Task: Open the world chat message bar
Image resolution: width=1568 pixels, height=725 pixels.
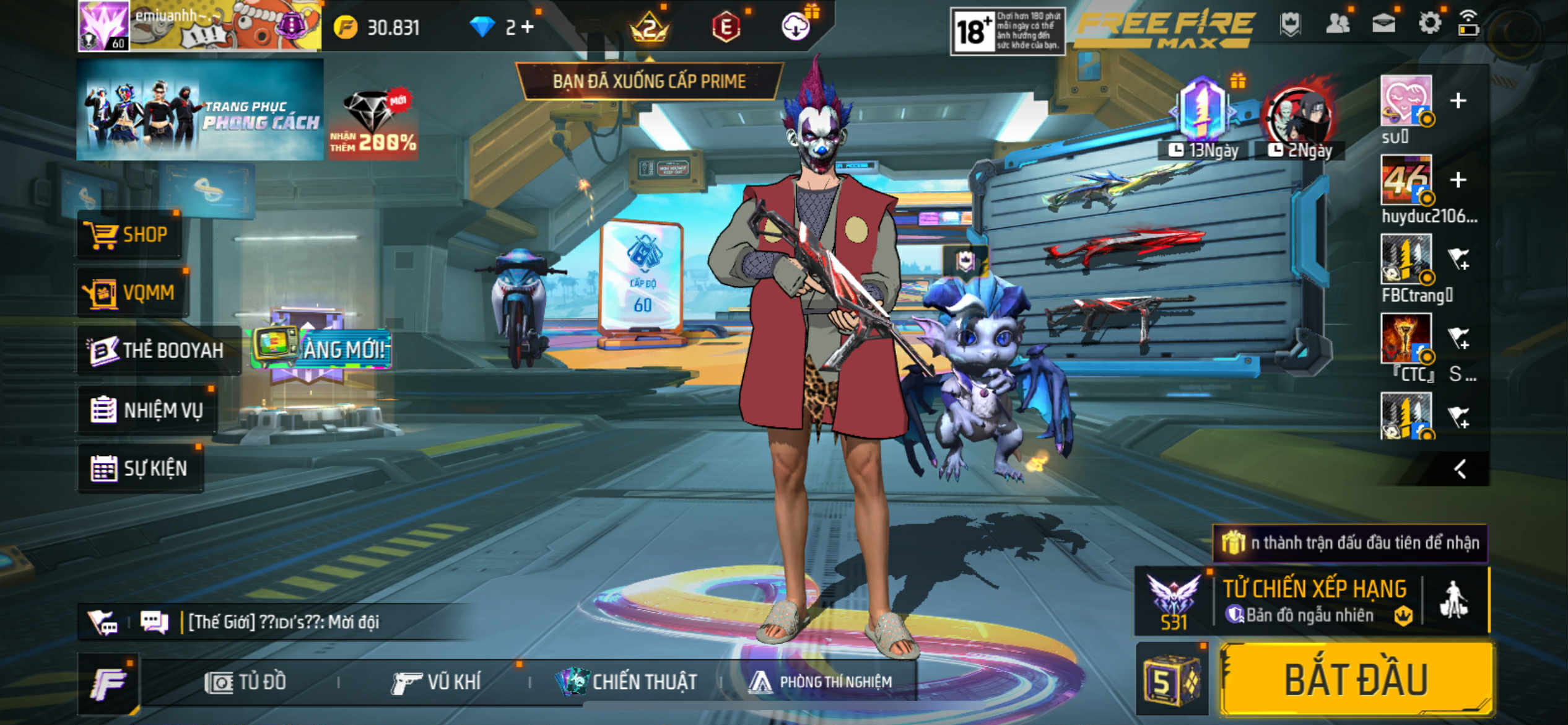Action: (284, 622)
